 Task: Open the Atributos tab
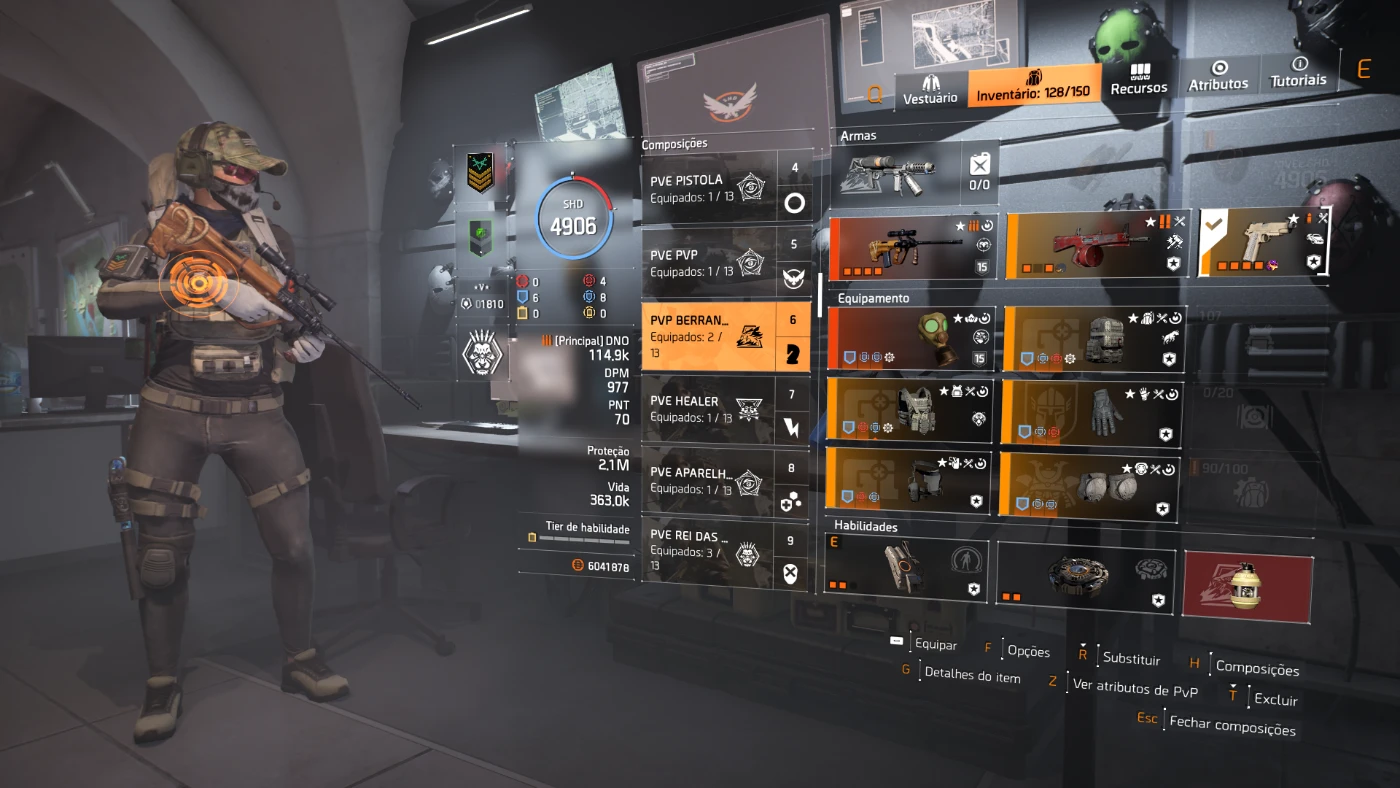pos(1218,77)
